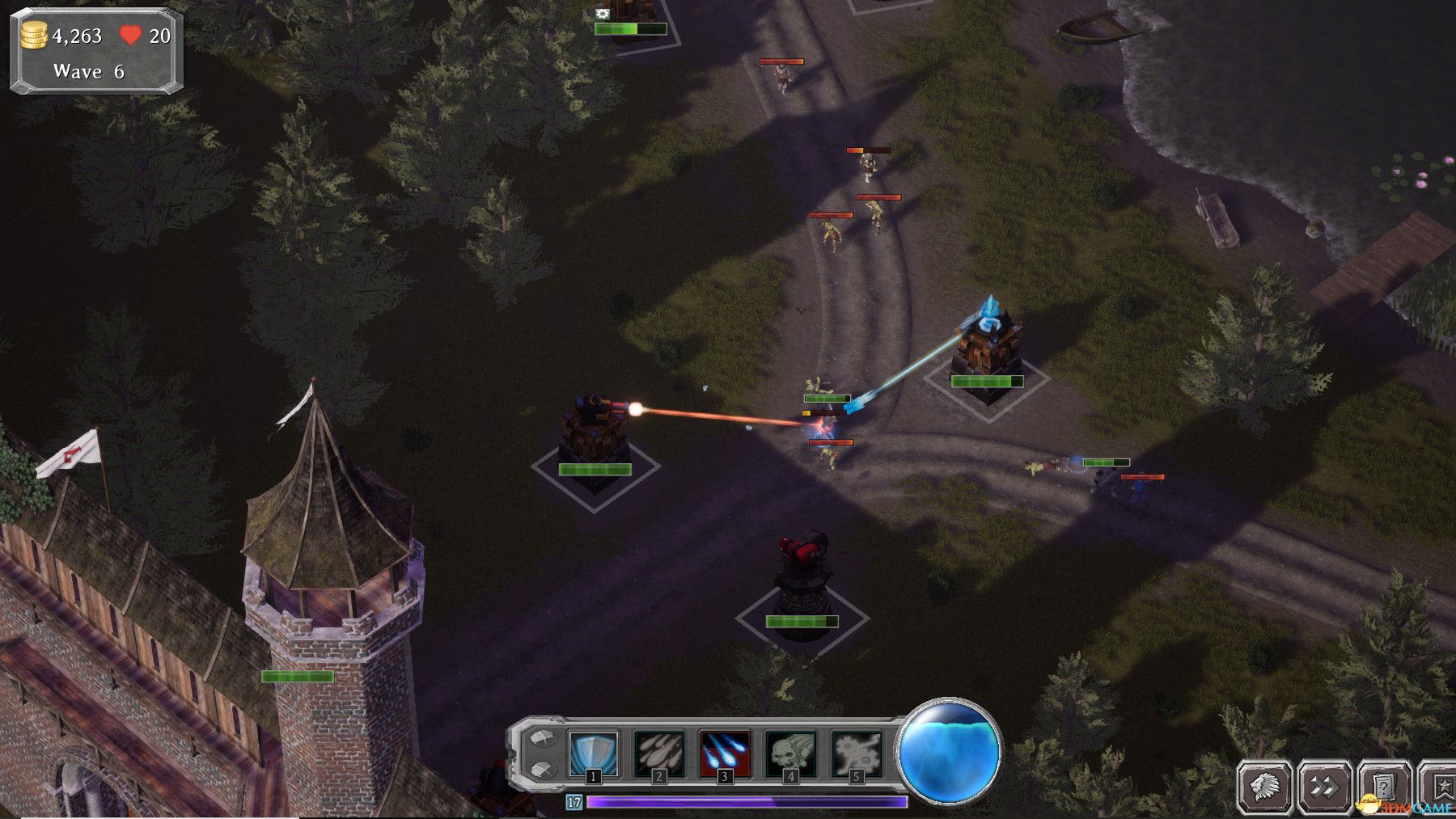This screenshot has width=1456, height=819.
Task: Trigger the gears ability in slot 5
Action: coord(856,753)
